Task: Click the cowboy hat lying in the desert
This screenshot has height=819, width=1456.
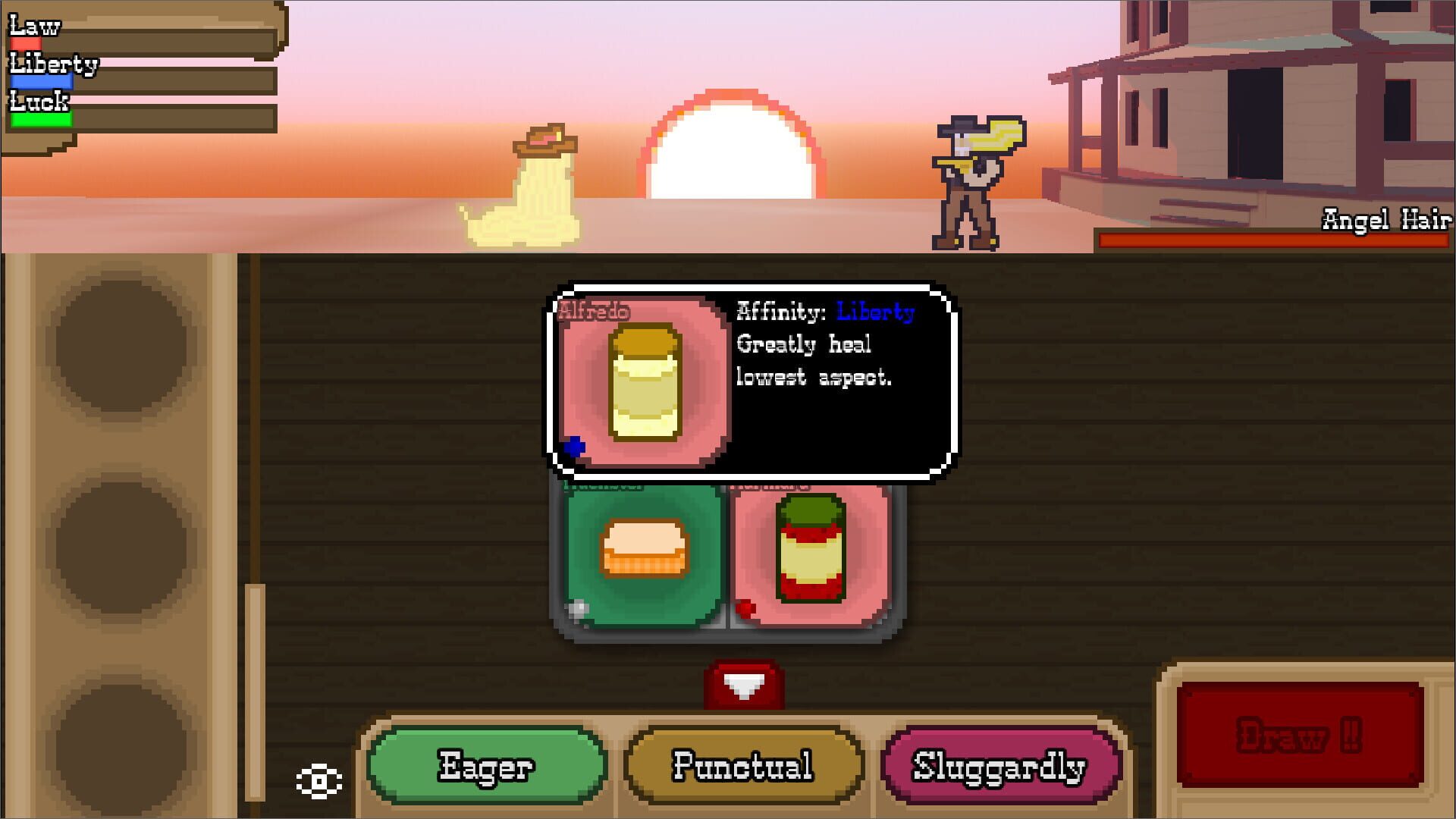Action: 543,140
